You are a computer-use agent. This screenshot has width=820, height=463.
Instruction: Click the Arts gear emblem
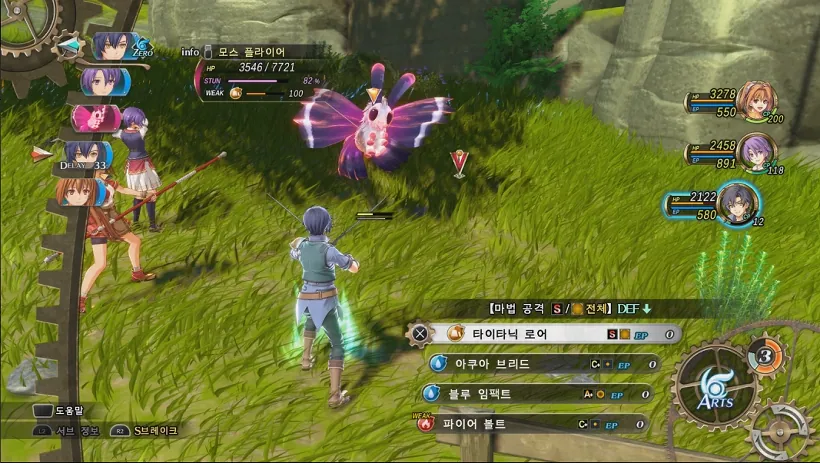(x=713, y=384)
